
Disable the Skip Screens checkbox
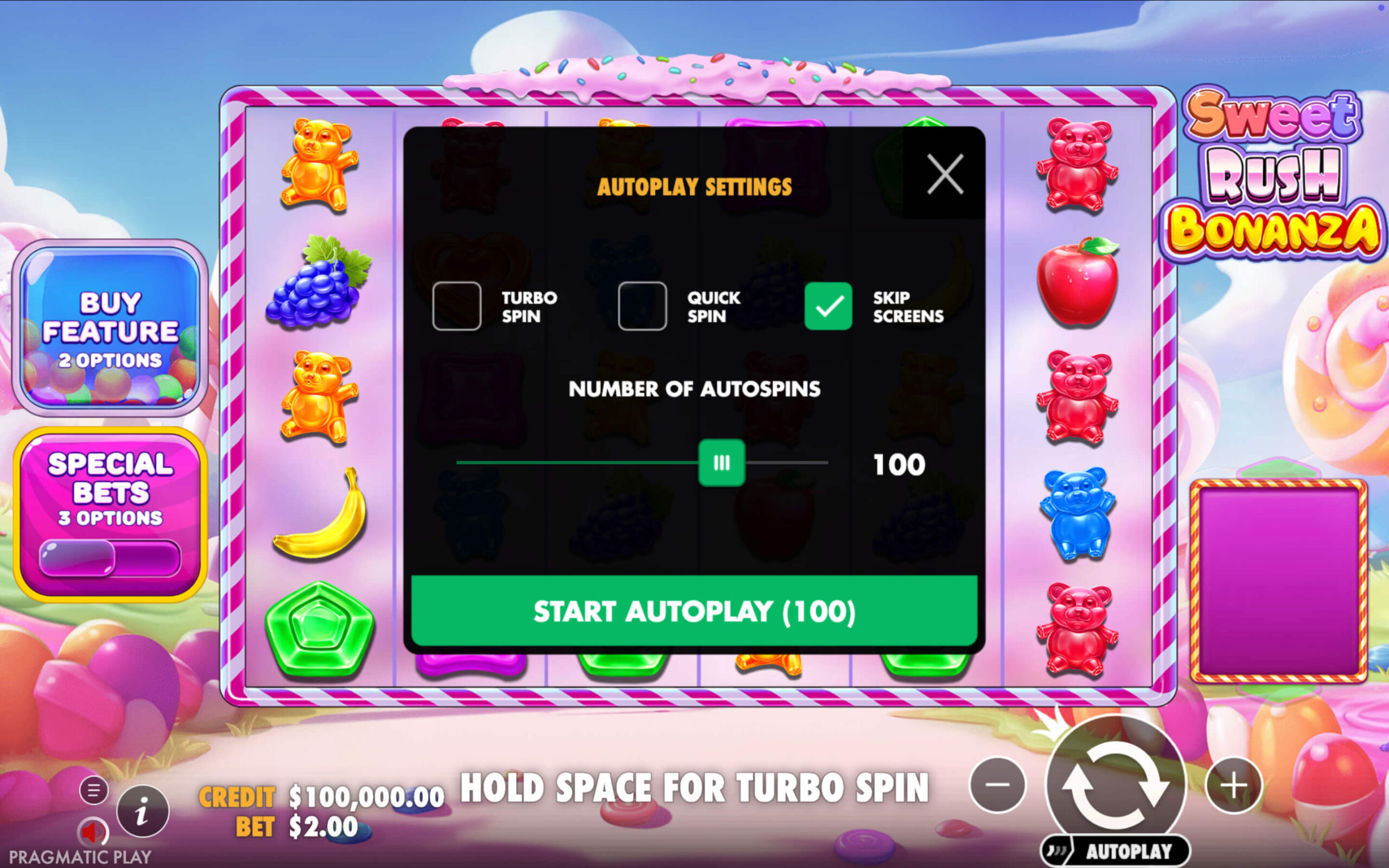(x=828, y=305)
